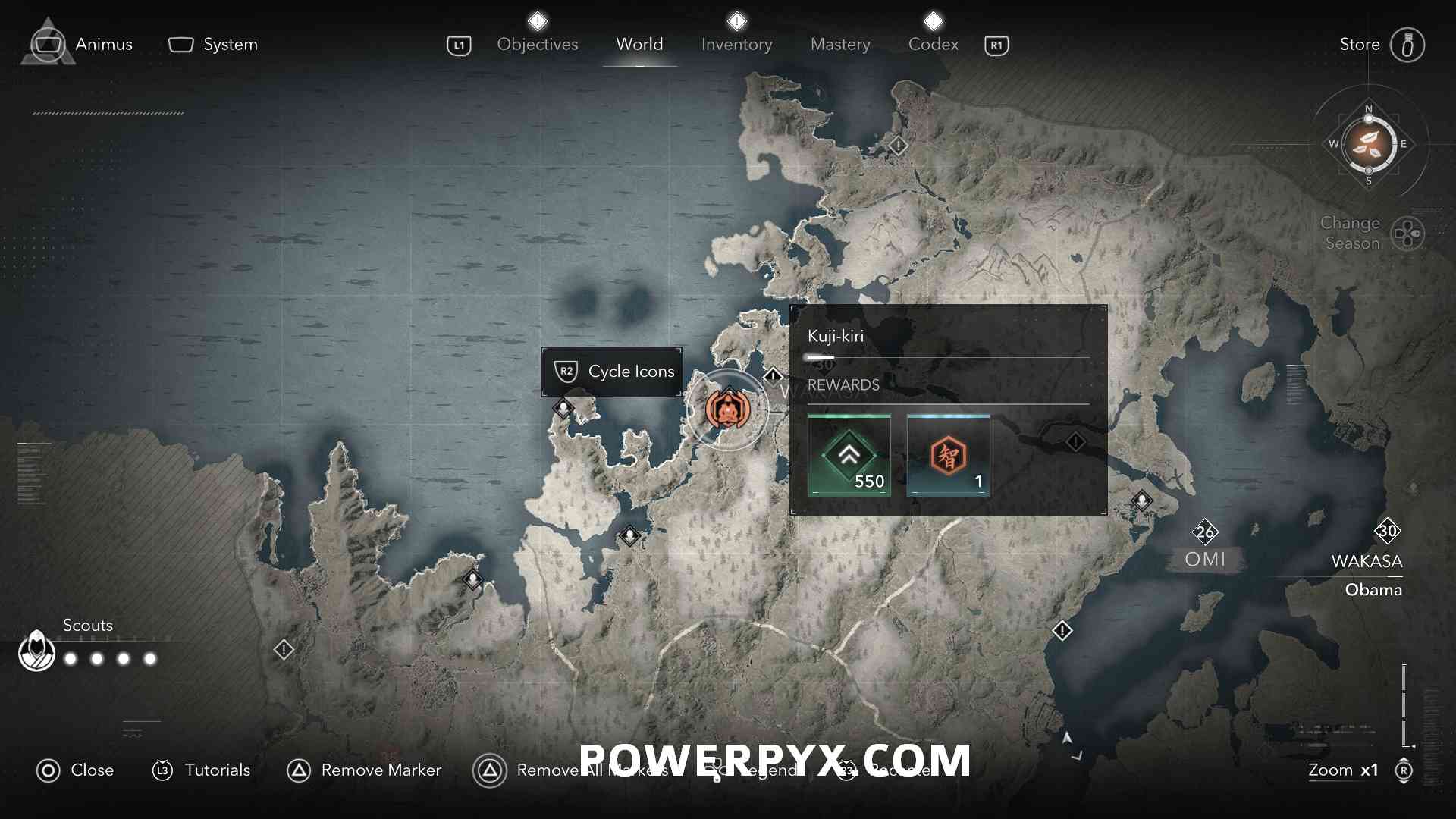
Task: Select the Mastery tab
Action: pos(840,44)
